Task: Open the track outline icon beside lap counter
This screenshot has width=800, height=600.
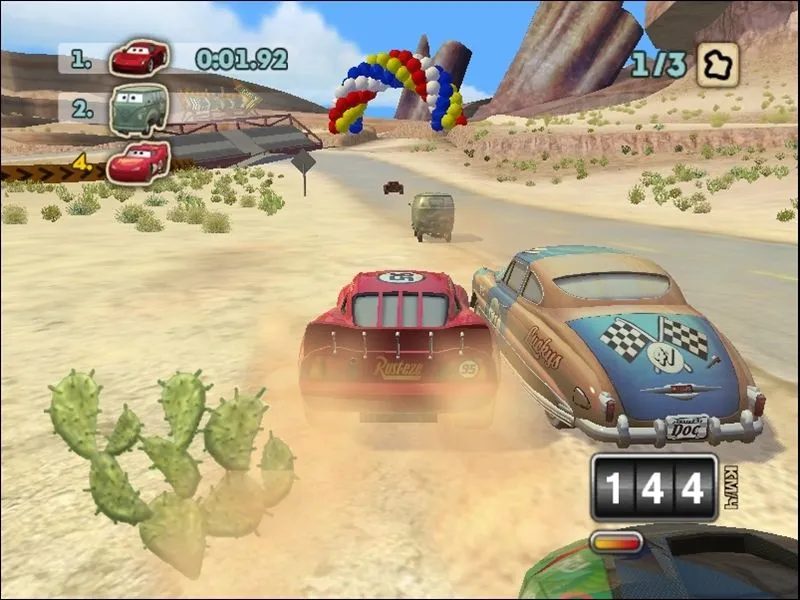Action: point(717,64)
